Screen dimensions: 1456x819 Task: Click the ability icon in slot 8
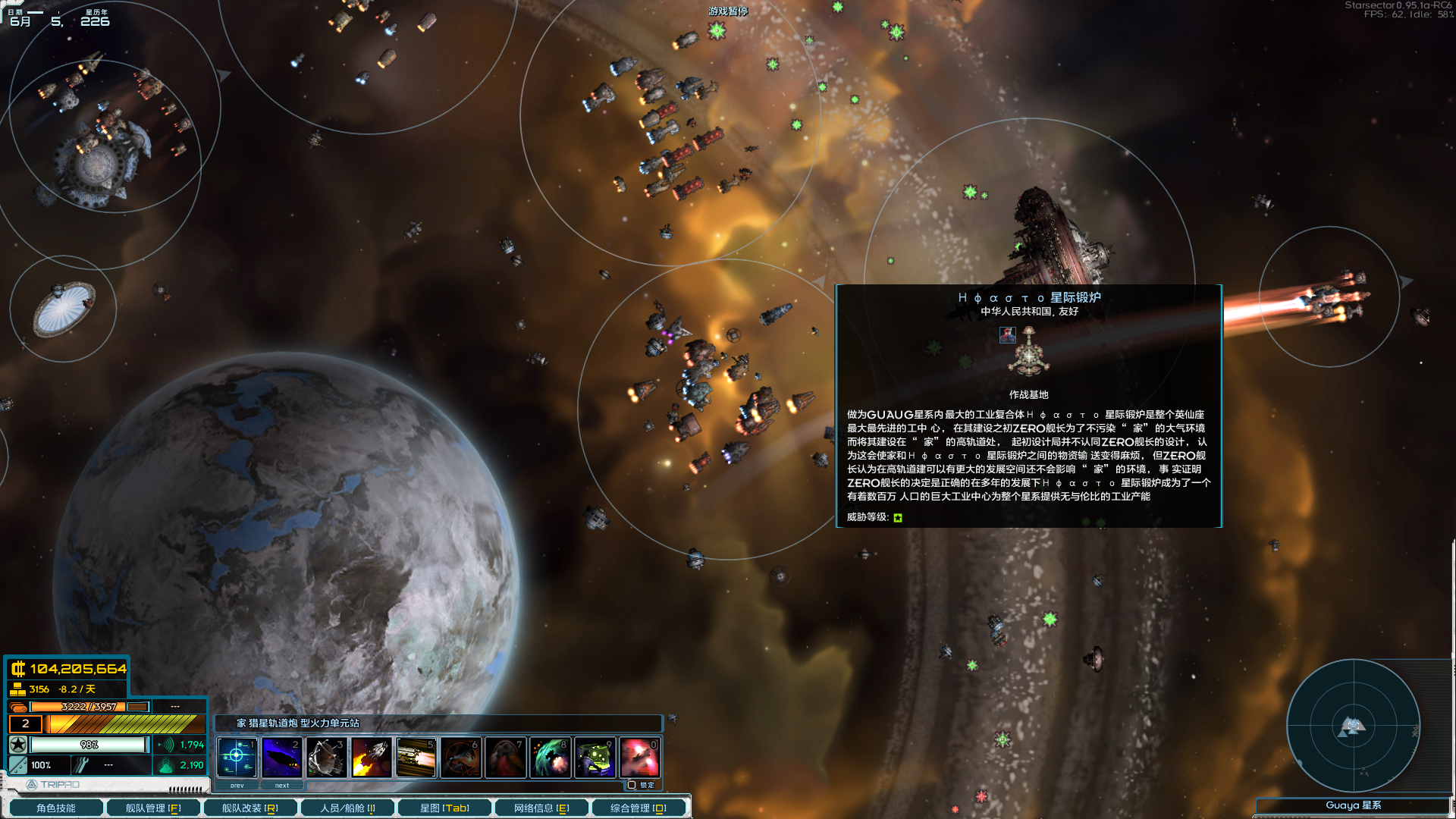[x=551, y=757]
